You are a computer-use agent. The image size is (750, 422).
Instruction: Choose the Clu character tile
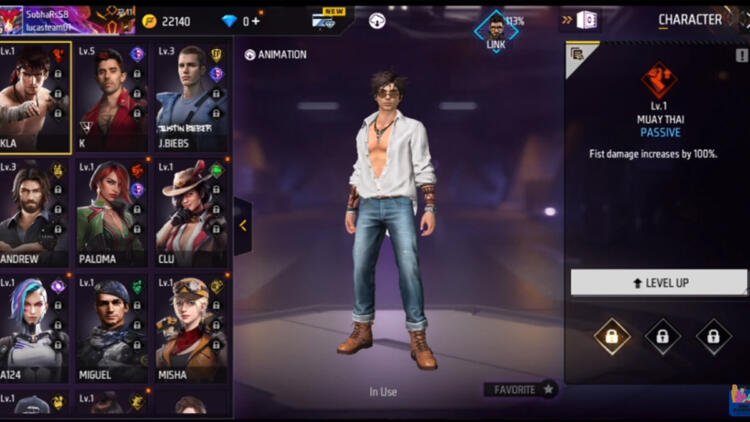pos(190,213)
